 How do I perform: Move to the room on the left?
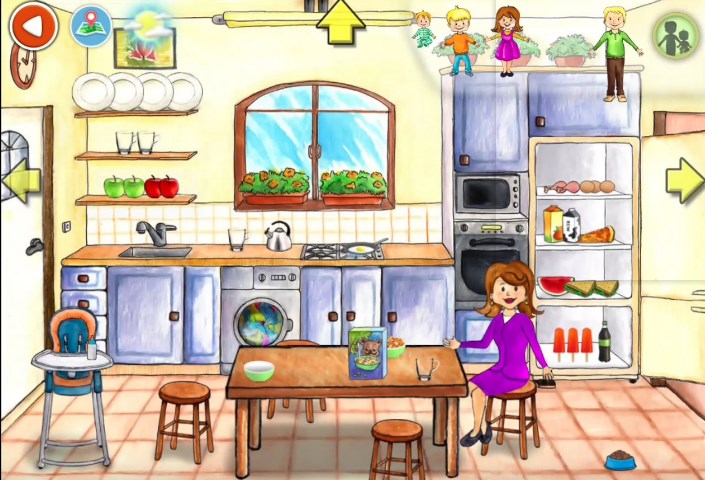(20, 180)
